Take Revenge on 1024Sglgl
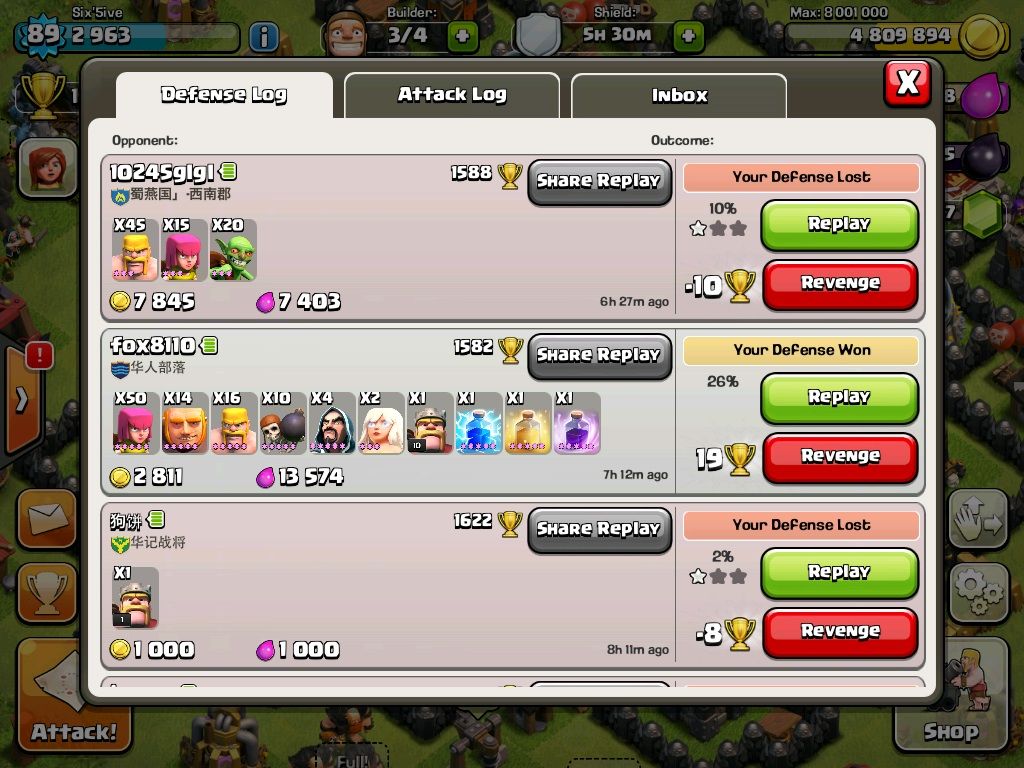 click(839, 284)
